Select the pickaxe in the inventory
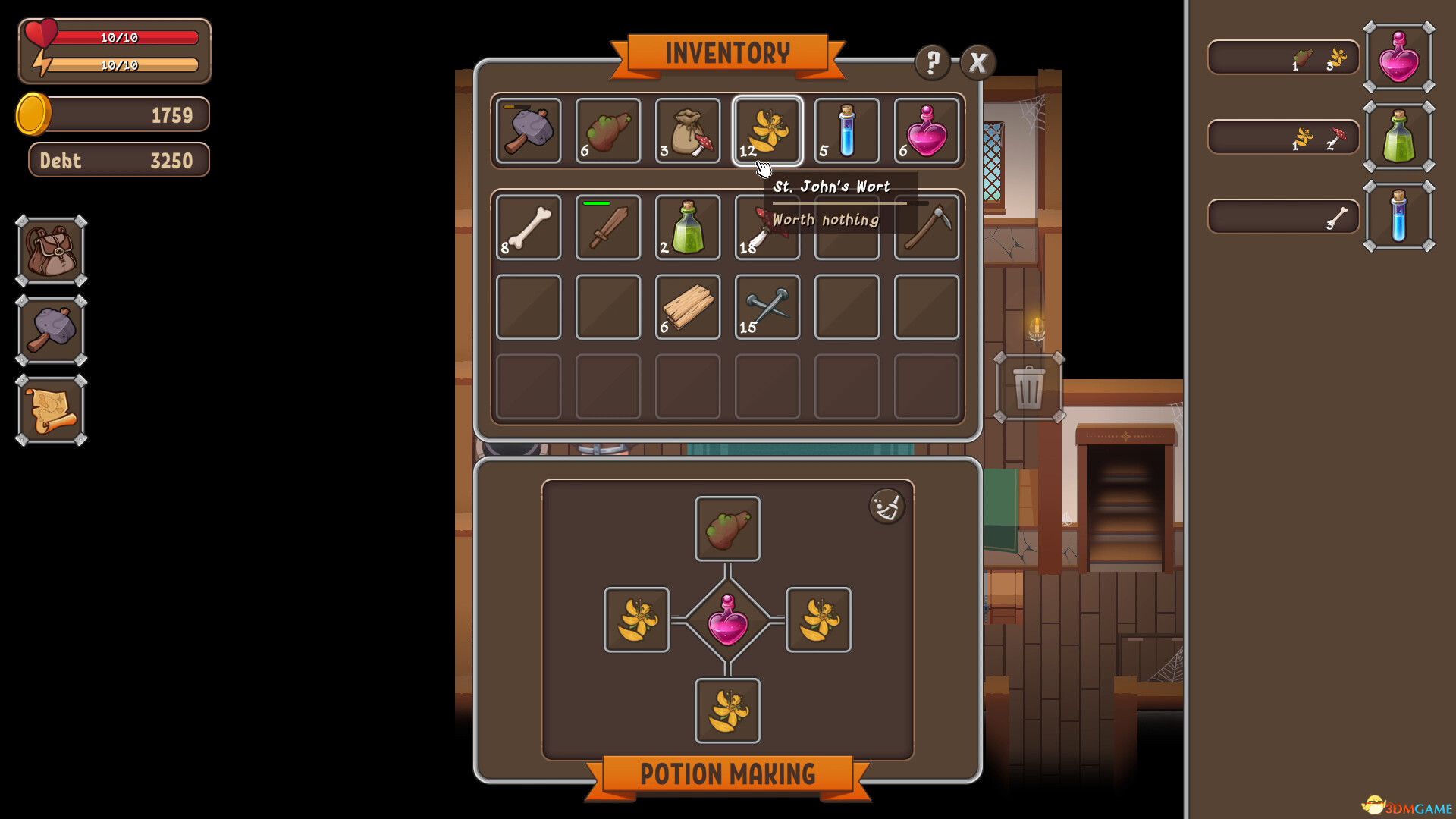The width and height of the screenshot is (1456, 819). point(927,227)
